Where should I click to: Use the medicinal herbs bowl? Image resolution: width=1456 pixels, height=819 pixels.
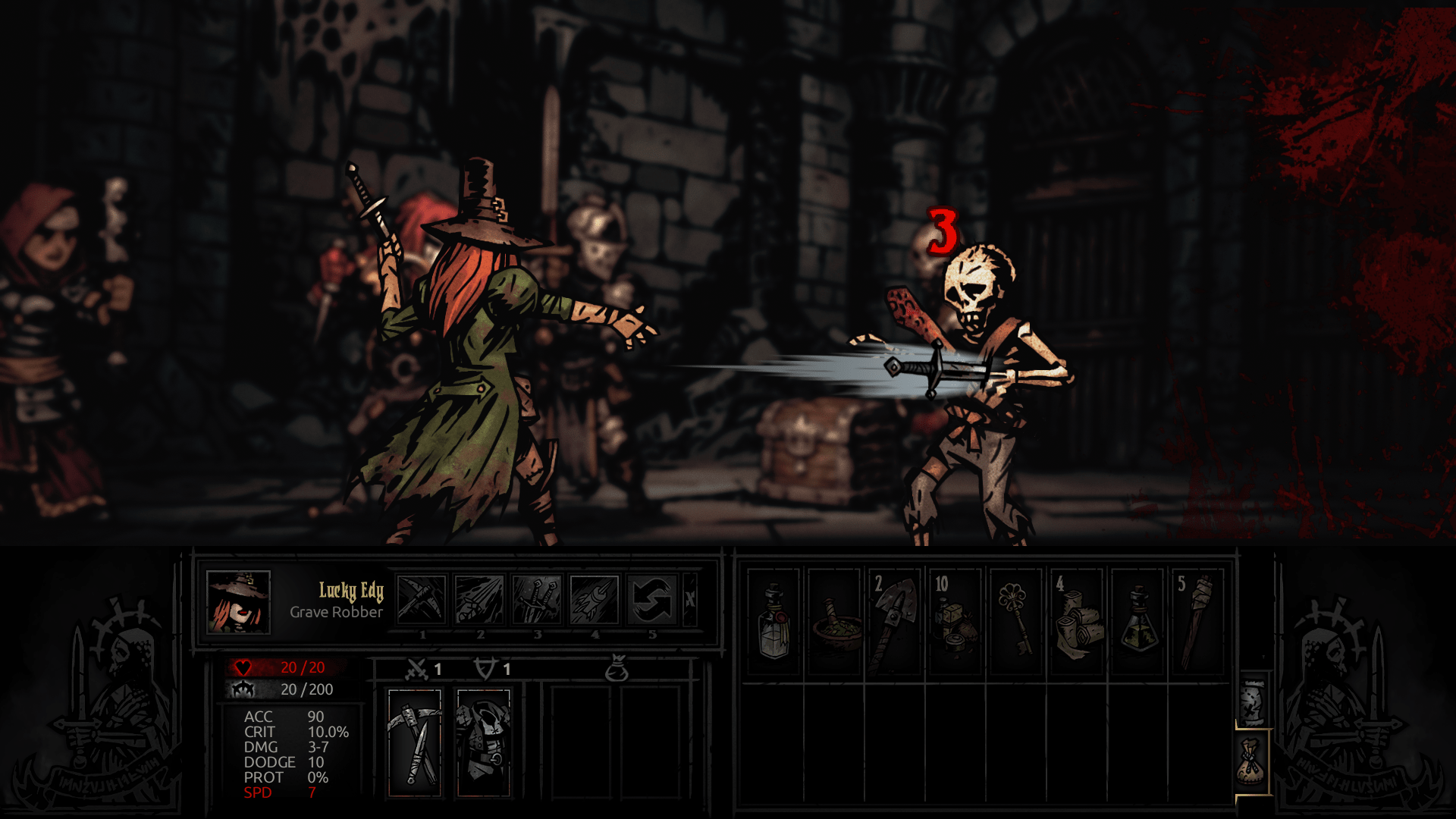point(834,622)
